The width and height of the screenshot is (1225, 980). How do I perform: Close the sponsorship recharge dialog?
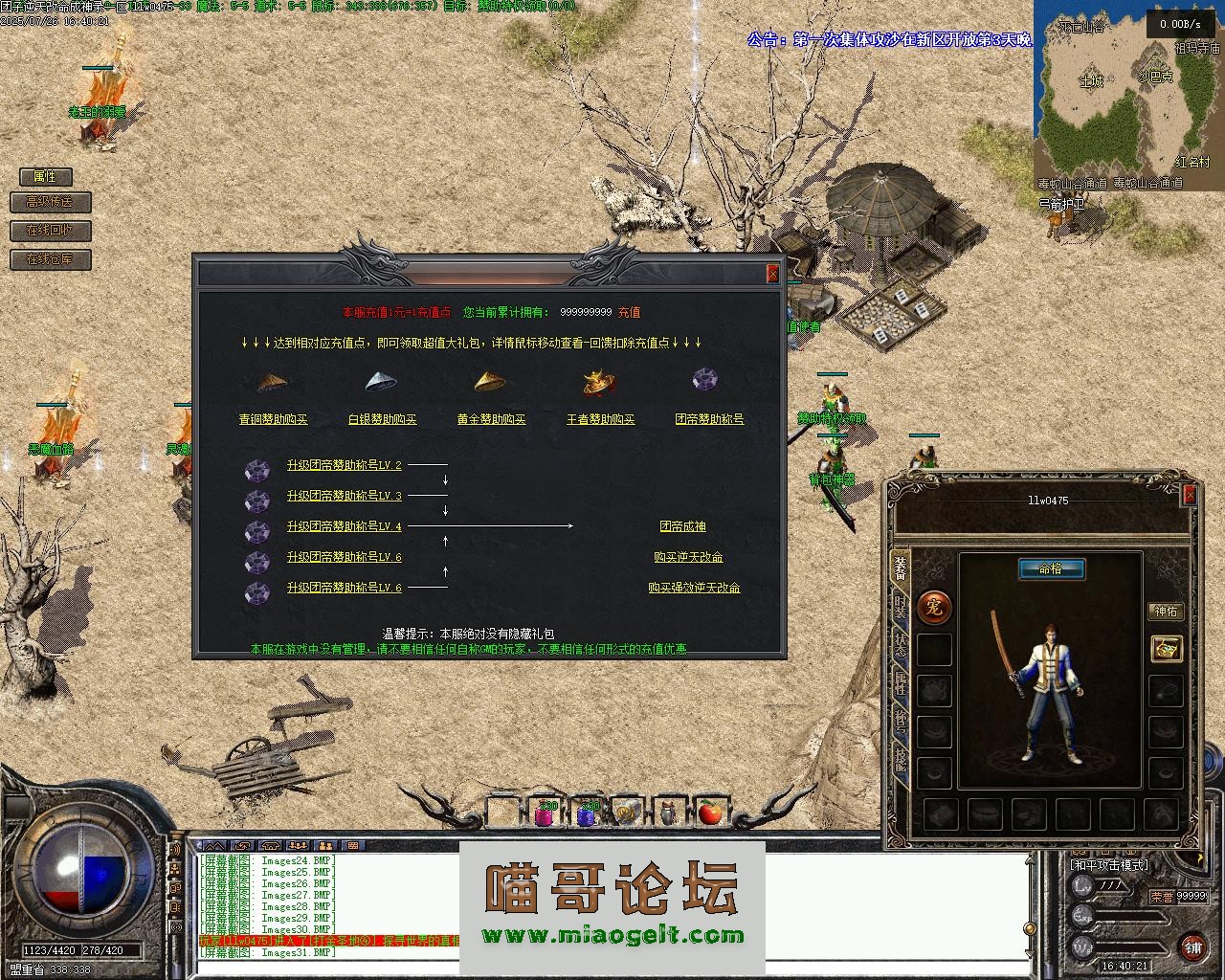click(x=773, y=274)
